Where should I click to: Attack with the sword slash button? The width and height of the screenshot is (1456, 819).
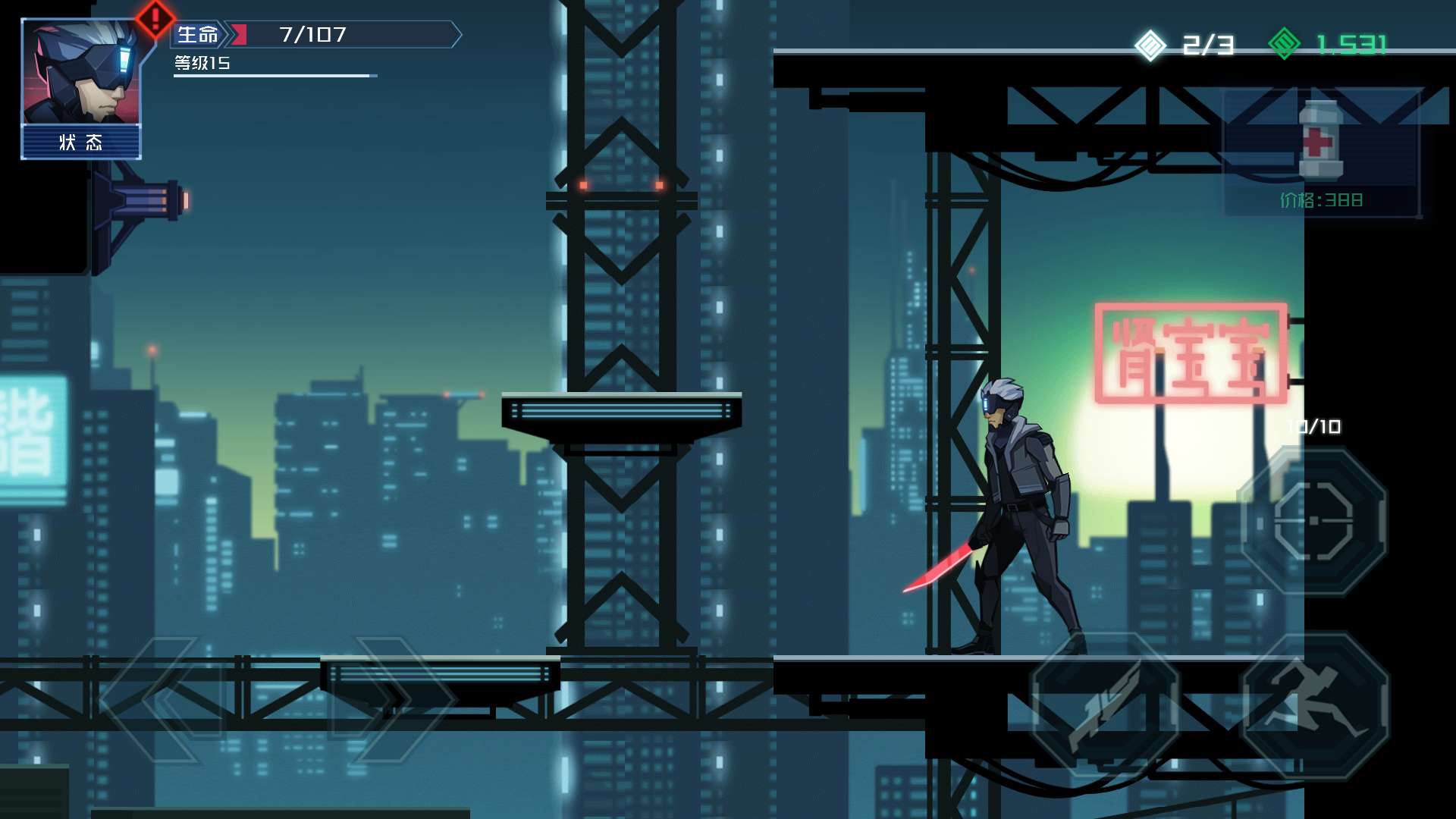1105,707
